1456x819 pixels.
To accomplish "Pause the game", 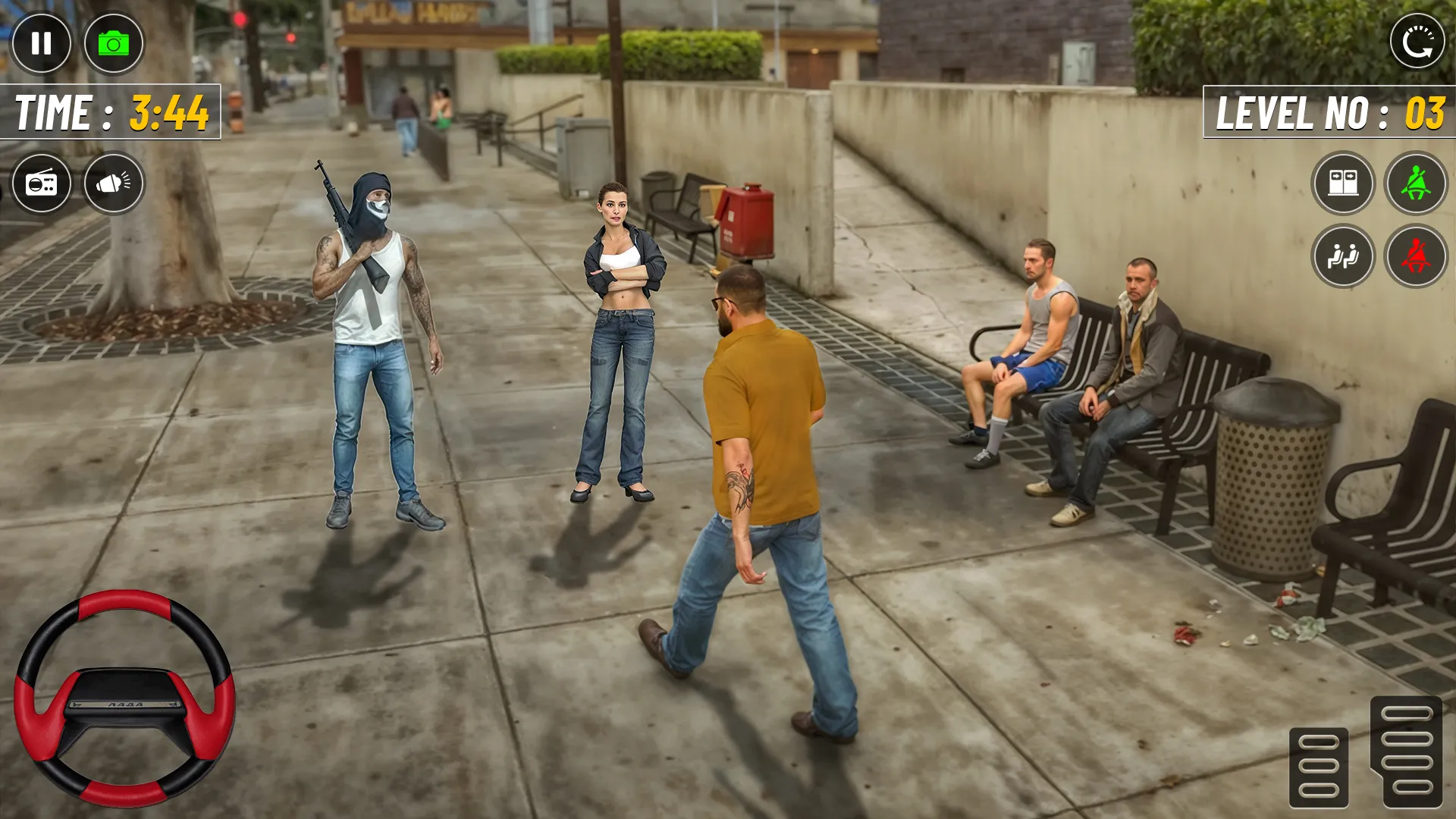I will pyautogui.click(x=42, y=43).
